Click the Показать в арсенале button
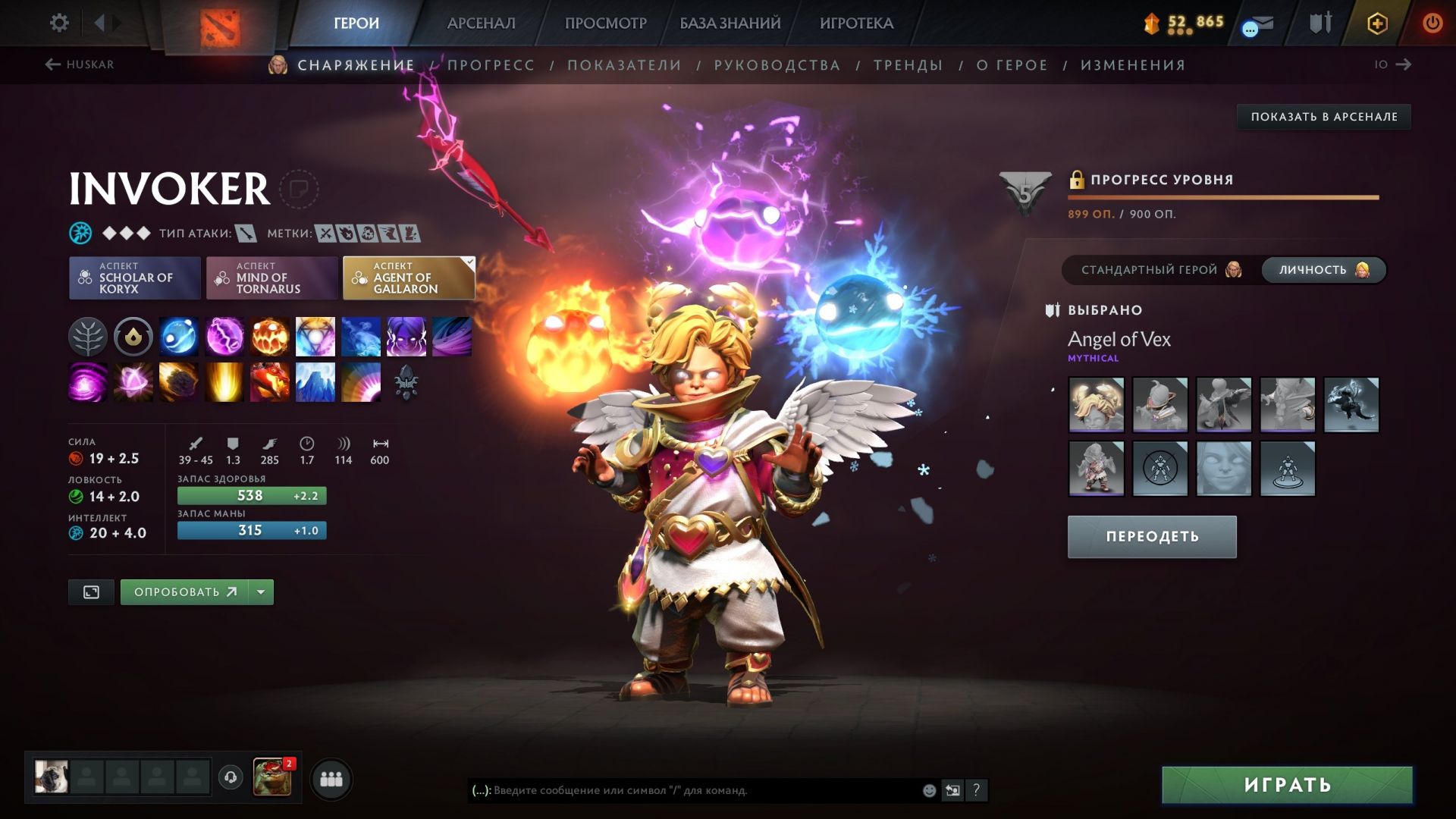 (1323, 117)
